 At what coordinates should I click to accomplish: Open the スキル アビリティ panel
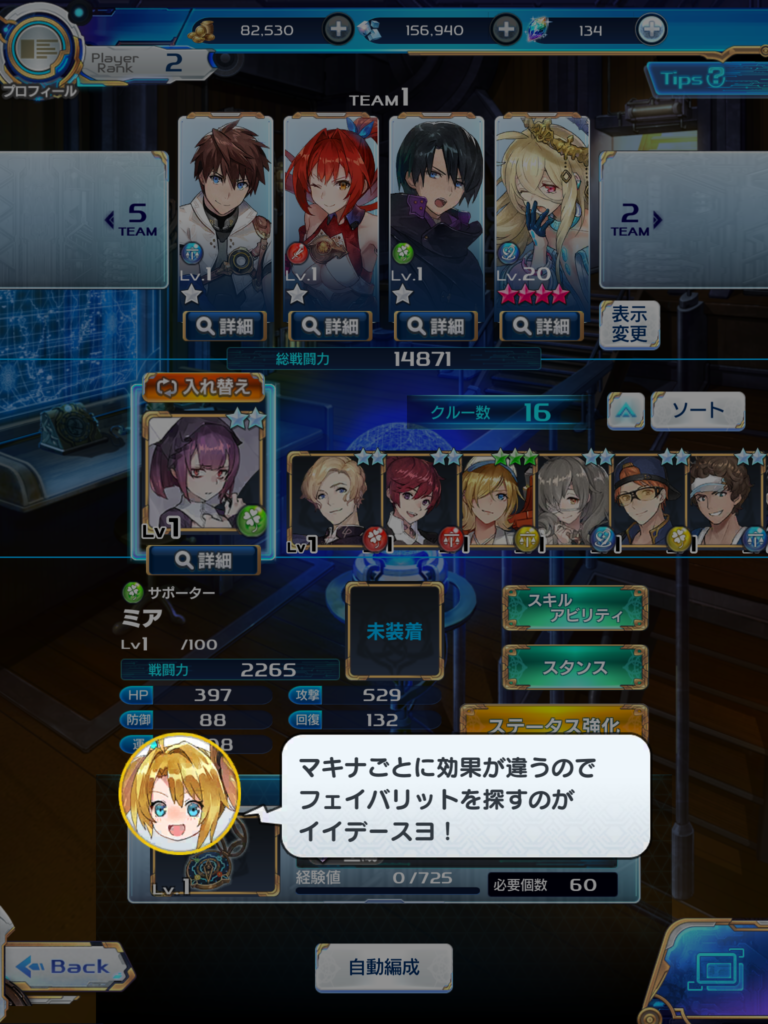tap(575, 608)
